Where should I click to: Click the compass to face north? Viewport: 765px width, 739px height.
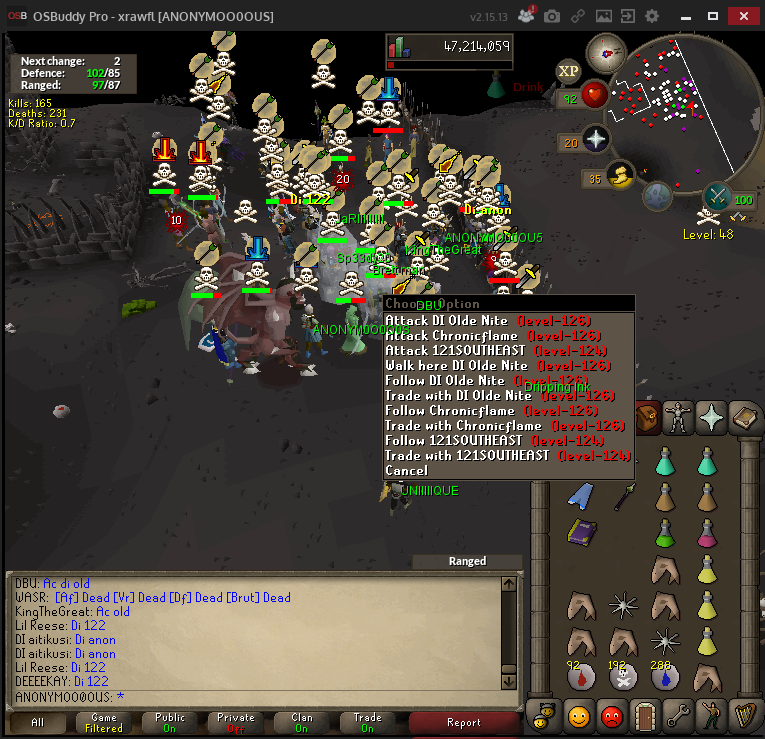pos(606,50)
